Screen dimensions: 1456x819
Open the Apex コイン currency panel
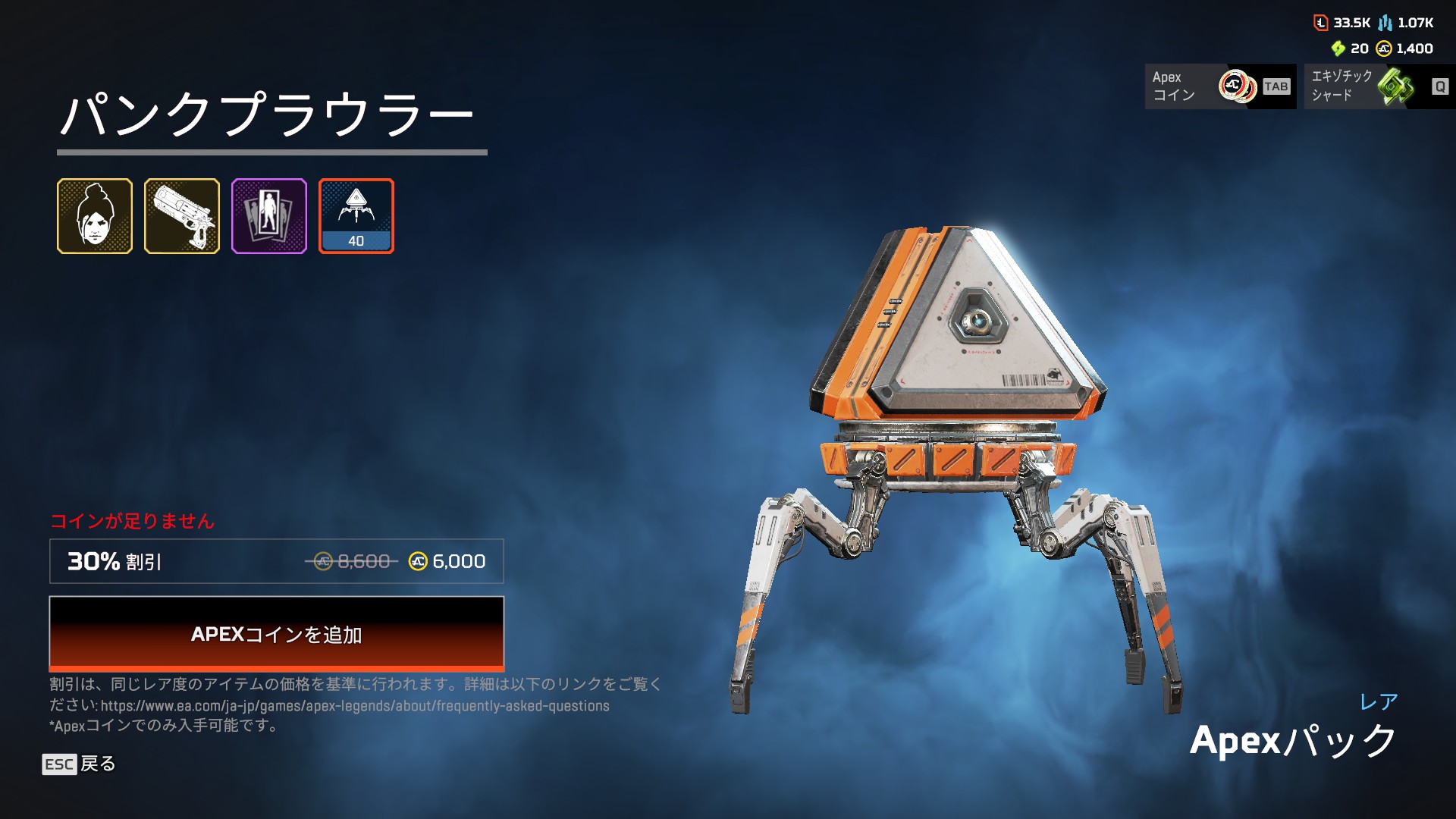(x=1220, y=86)
